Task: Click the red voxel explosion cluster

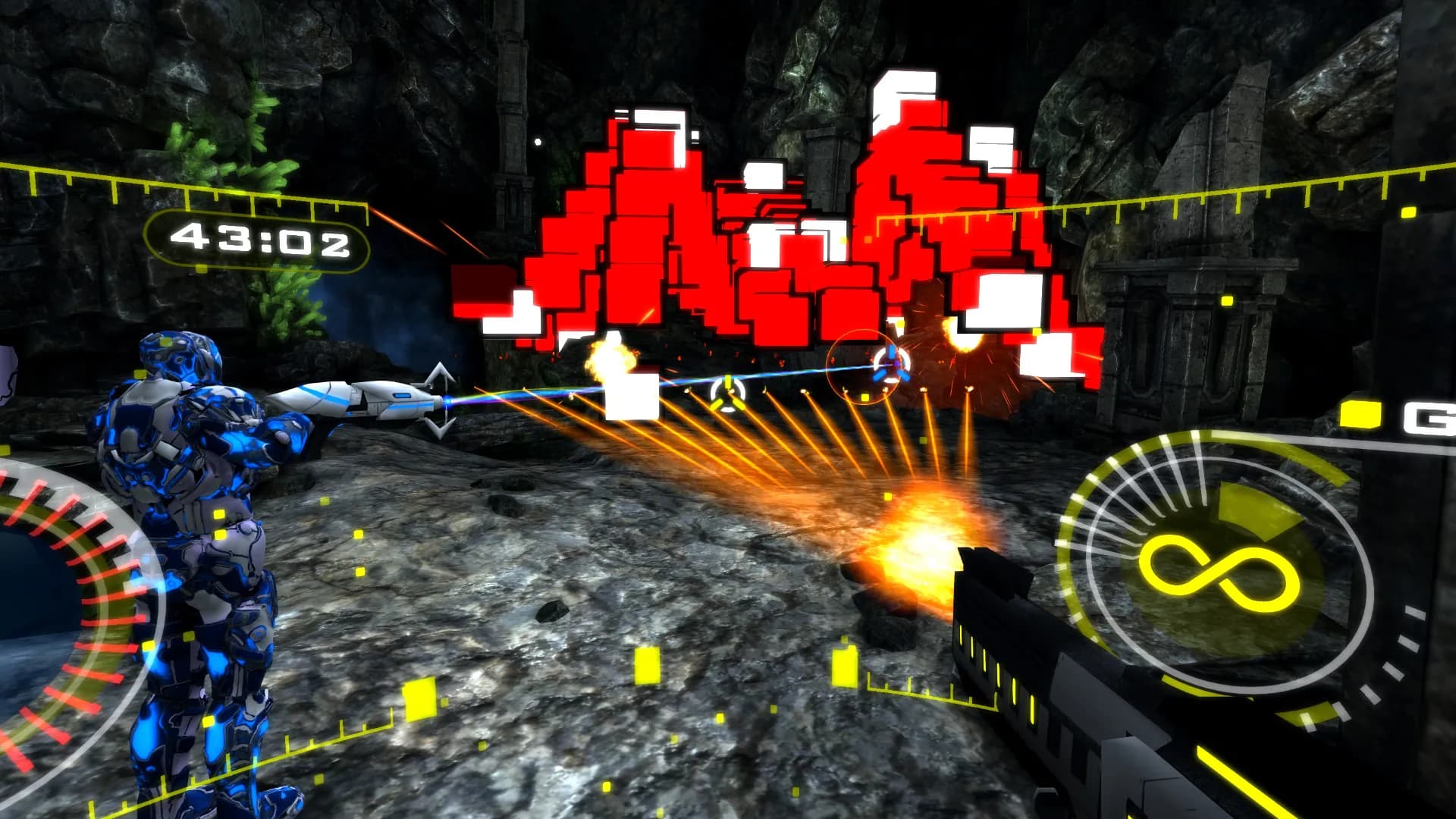Action: pyautogui.click(x=758, y=227)
